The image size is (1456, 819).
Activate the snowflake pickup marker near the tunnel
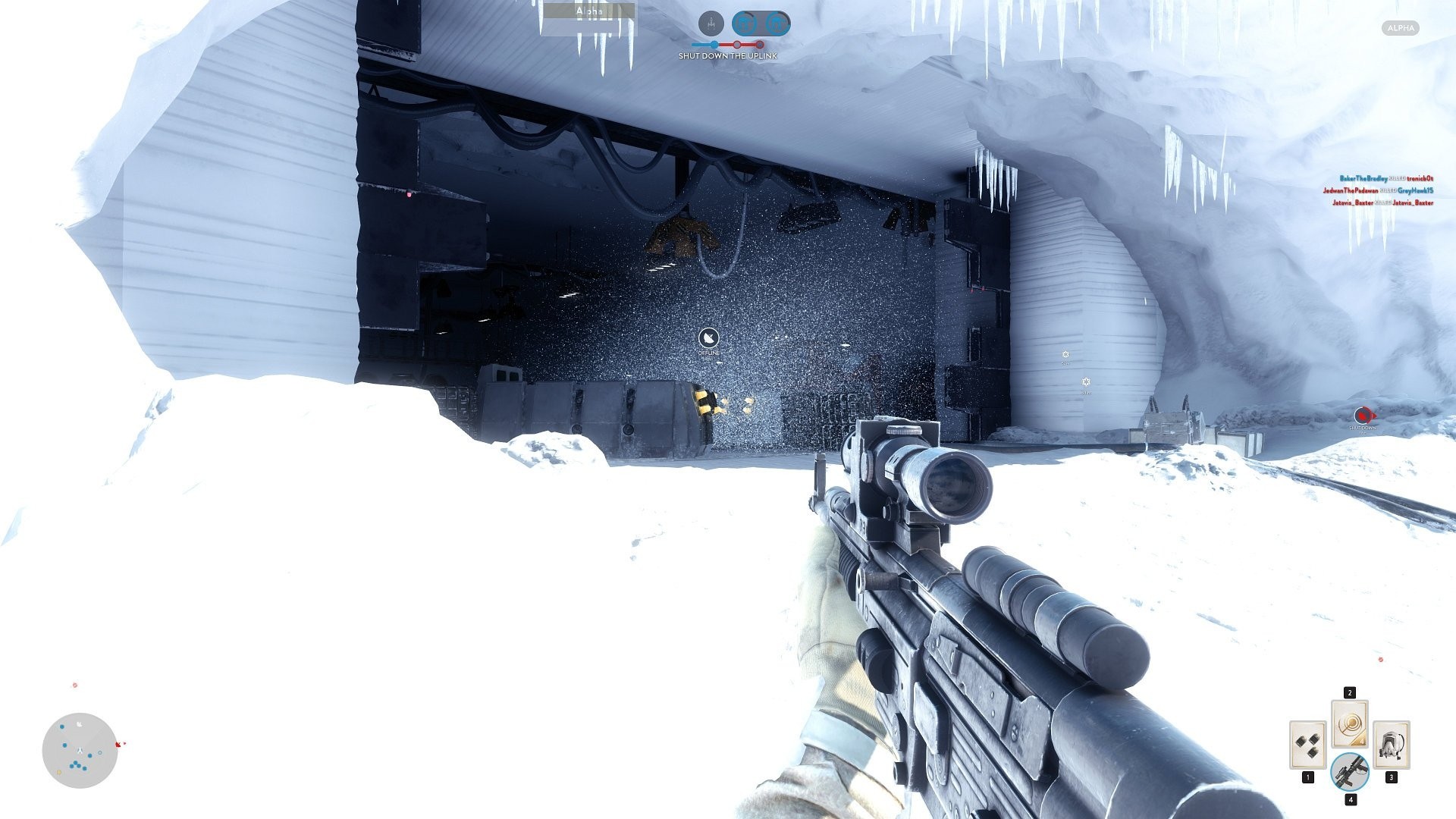click(x=1065, y=353)
